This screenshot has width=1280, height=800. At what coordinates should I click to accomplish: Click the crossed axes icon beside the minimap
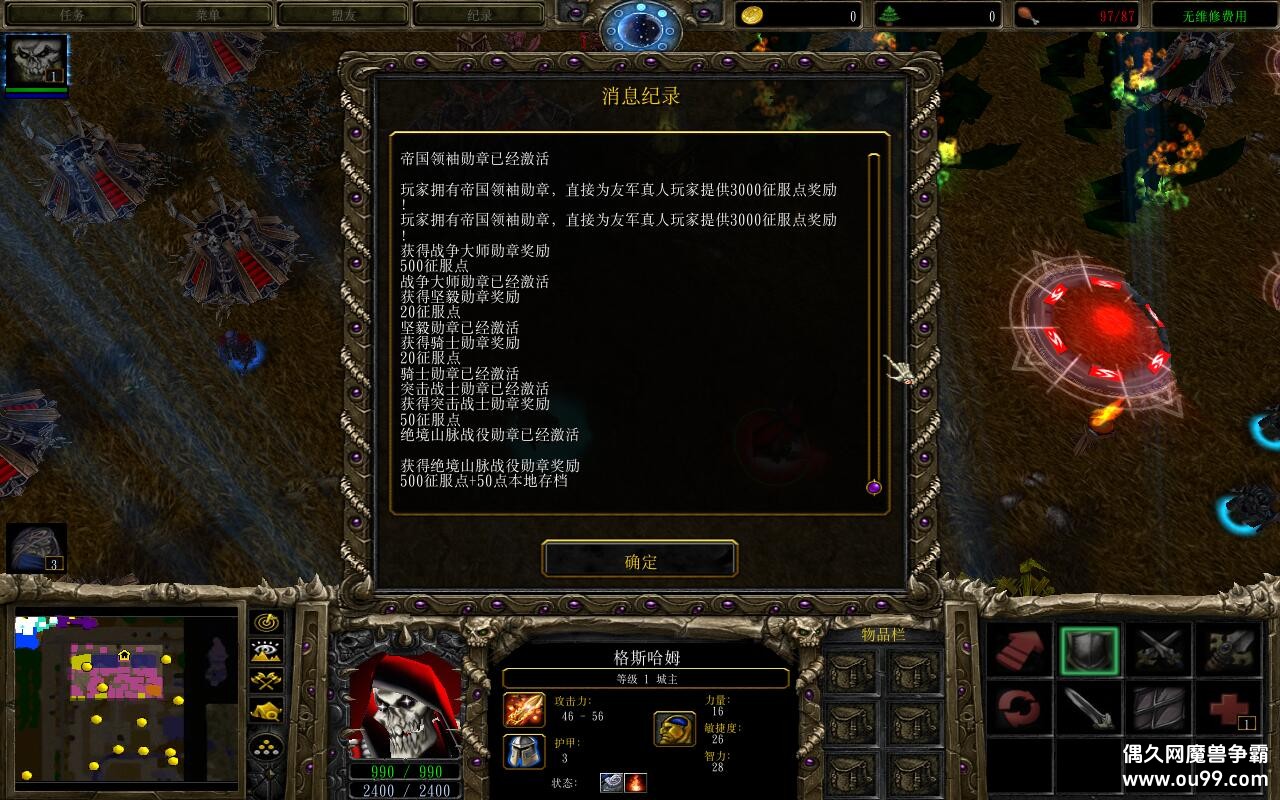pos(265,680)
